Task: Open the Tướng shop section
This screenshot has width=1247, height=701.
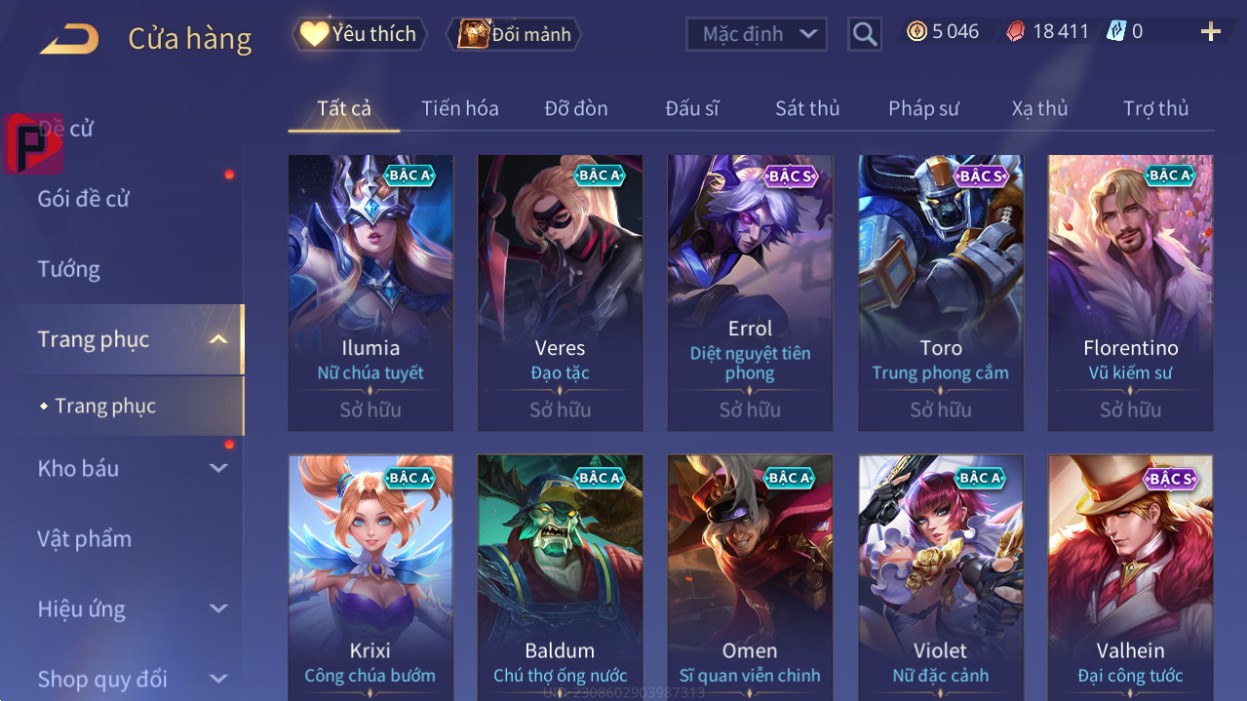Action: (x=69, y=269)
